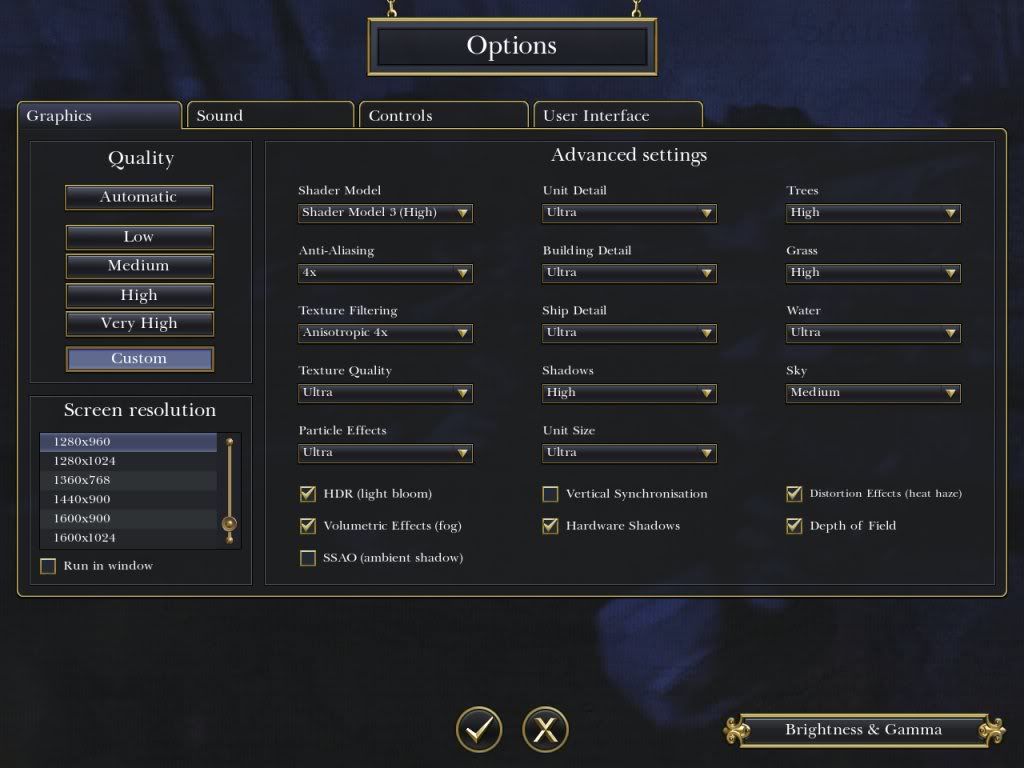The height and width of the screenshot is (768, 1024).
Task: Open Brightness & Gamma settings
Action: [863, 730]
